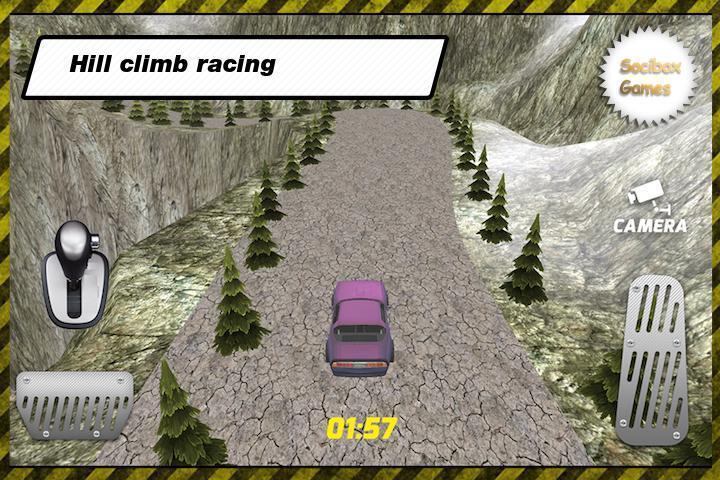Viewport: 720px width, 480px height.
Task: Switch the camera view
Action: 649,208
